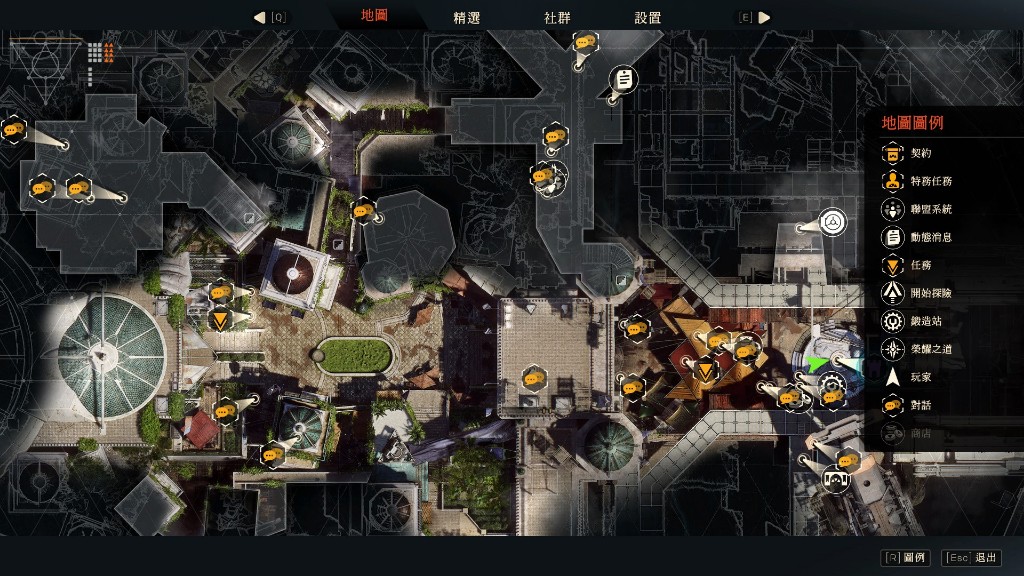Go to the 設置 tab
This screenshot has height=576, width=1024.
point(647,18)
